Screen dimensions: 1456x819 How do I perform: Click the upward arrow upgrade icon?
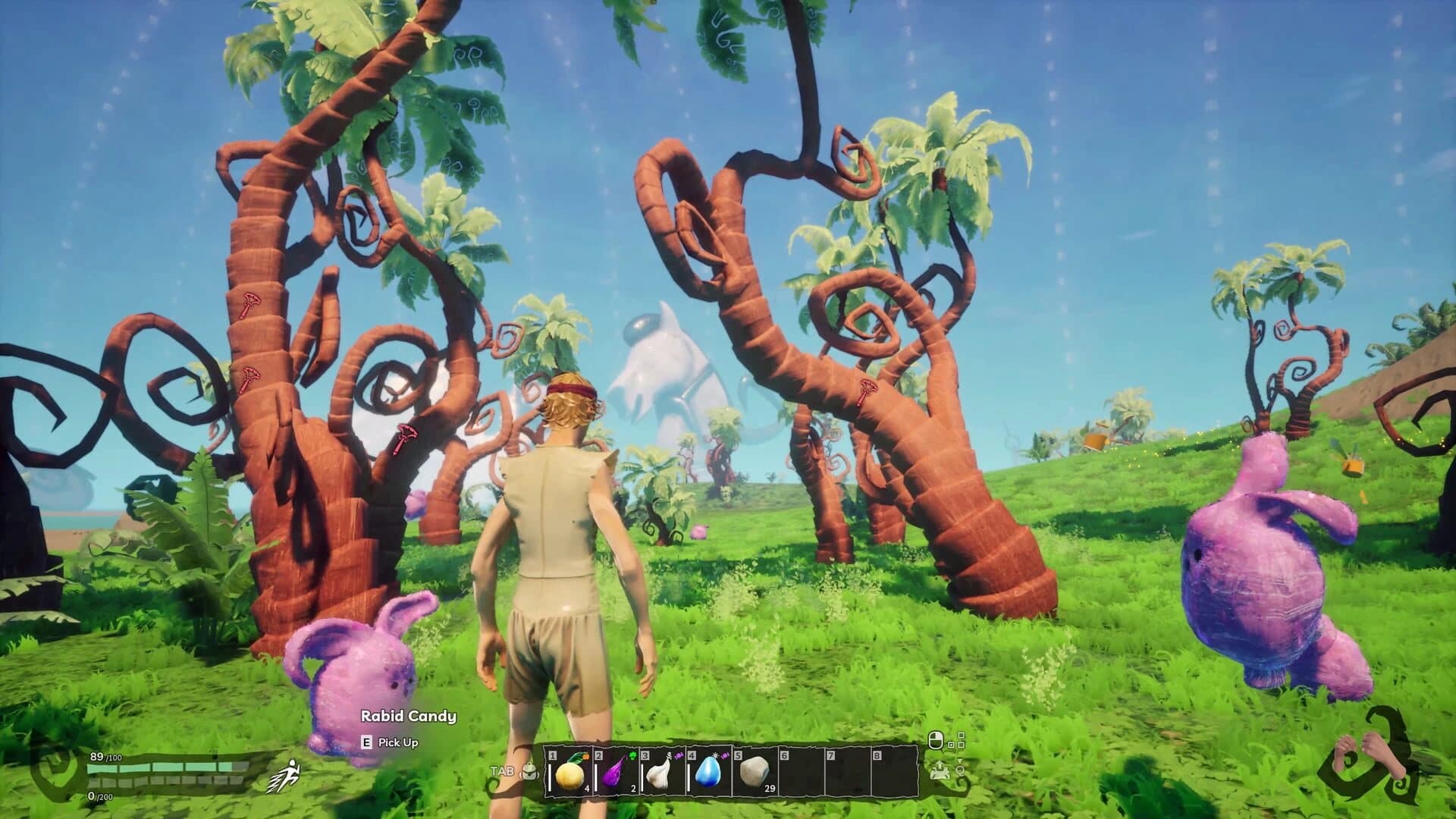pyautogui.click(x=940, y=763)
